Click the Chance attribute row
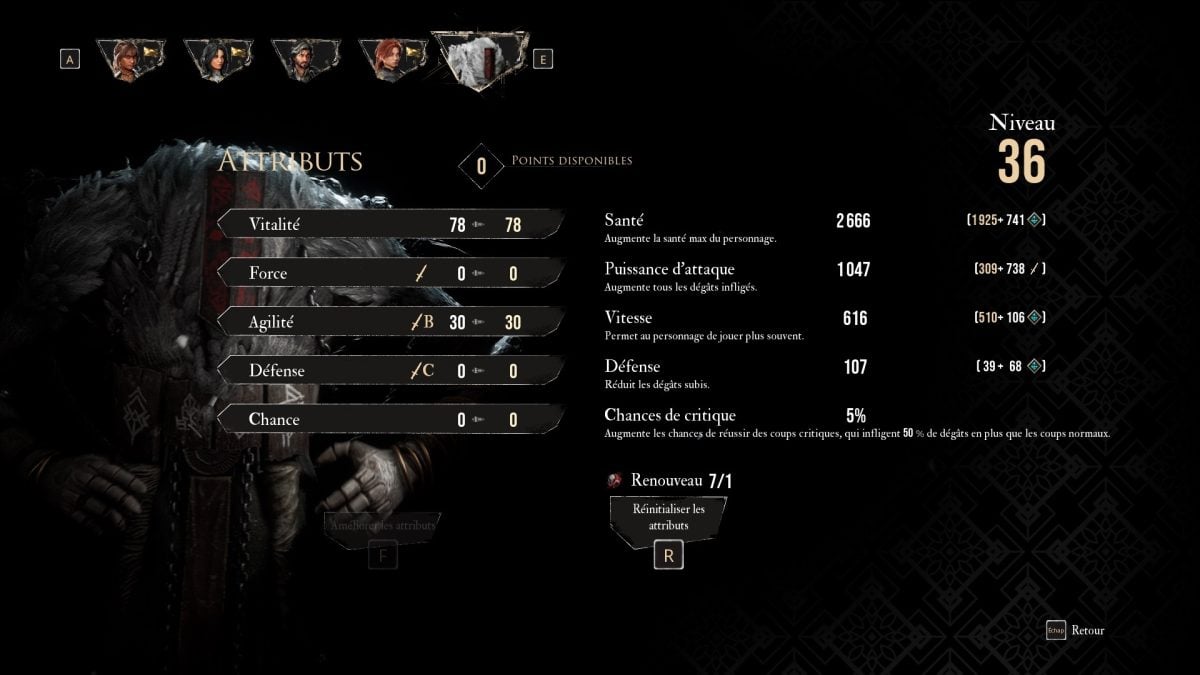 [390, 419]
